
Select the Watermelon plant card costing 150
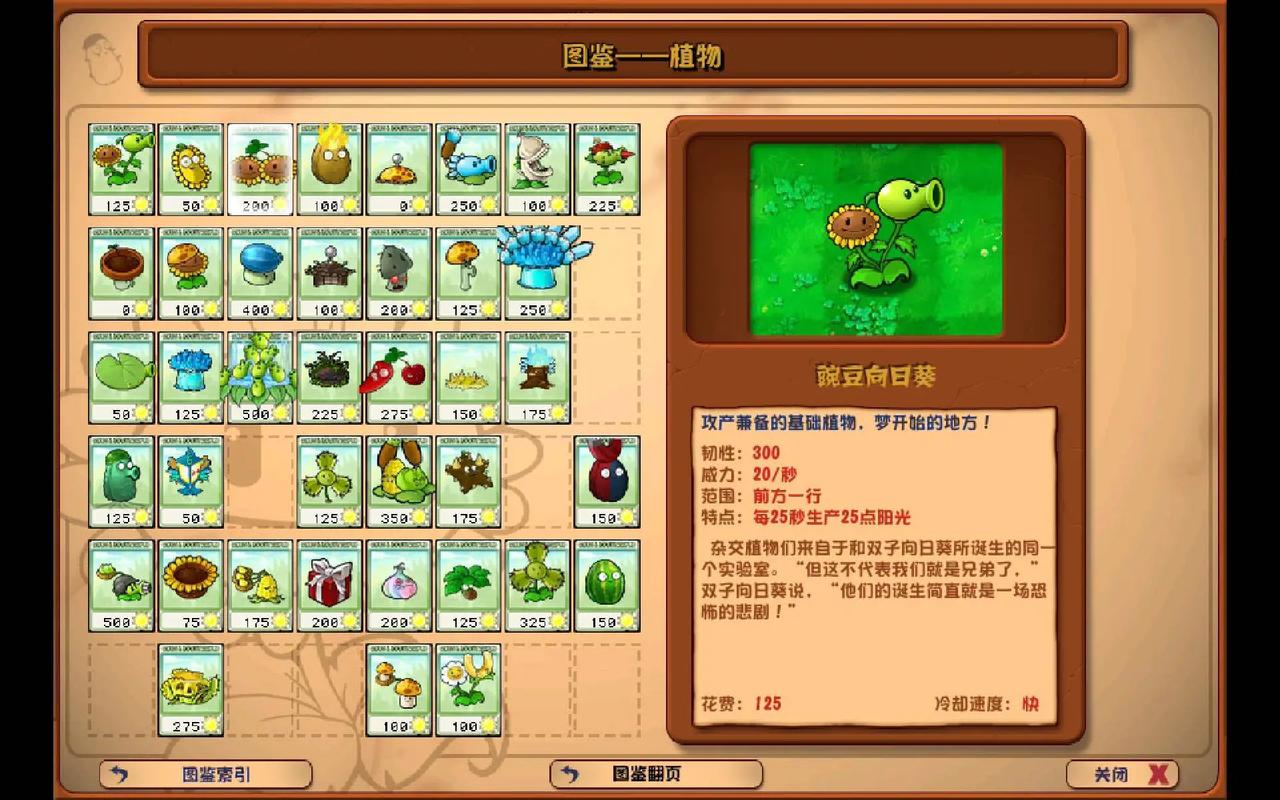tap(605, 585)
